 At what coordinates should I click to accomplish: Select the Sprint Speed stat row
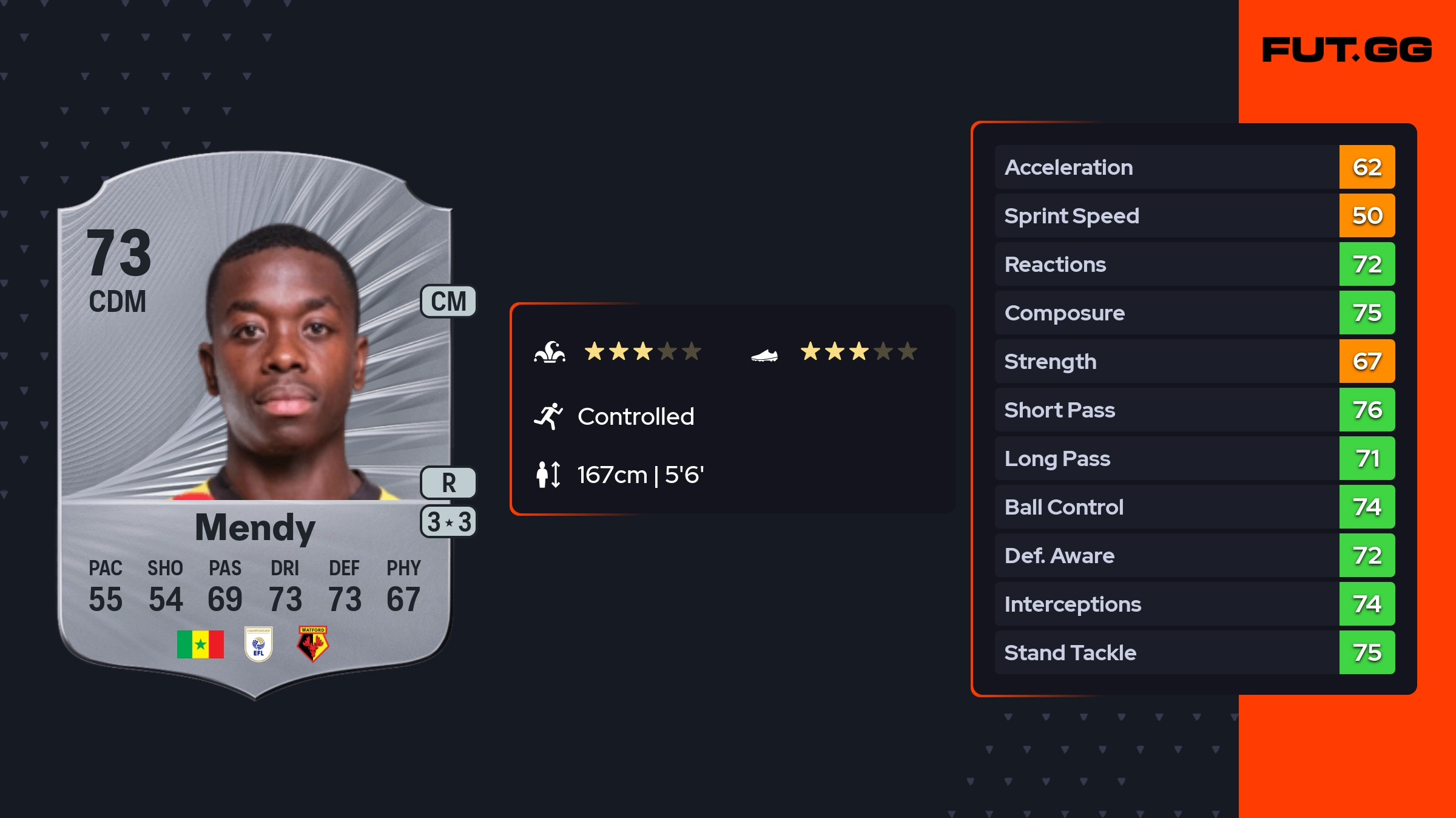1194,216
